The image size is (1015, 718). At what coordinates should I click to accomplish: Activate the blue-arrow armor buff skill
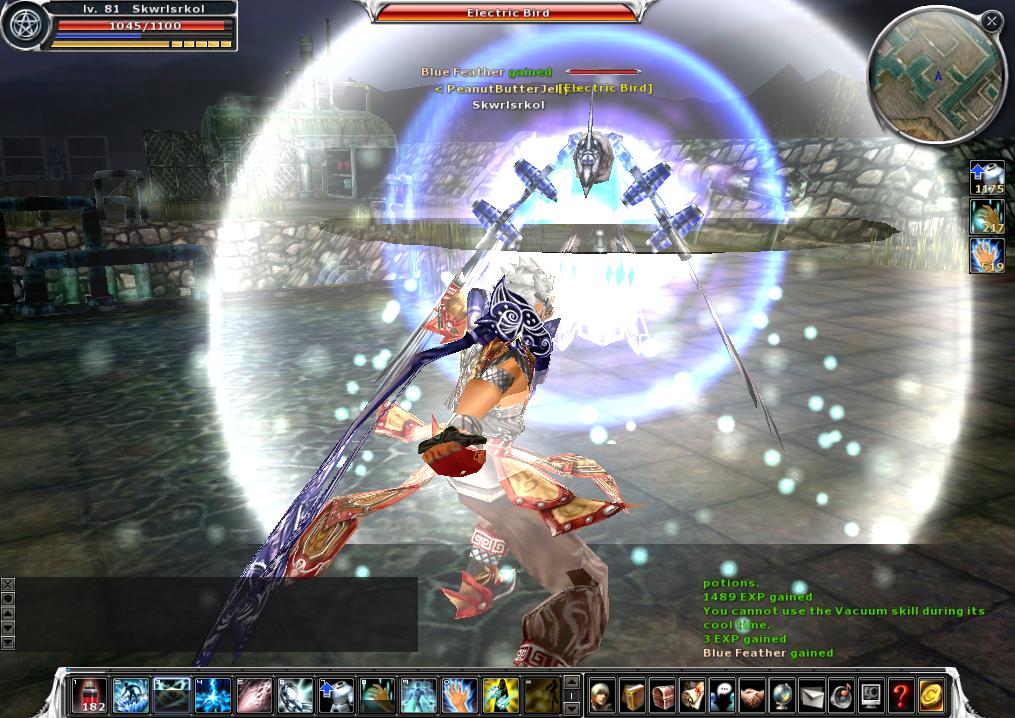pos(335,694)
